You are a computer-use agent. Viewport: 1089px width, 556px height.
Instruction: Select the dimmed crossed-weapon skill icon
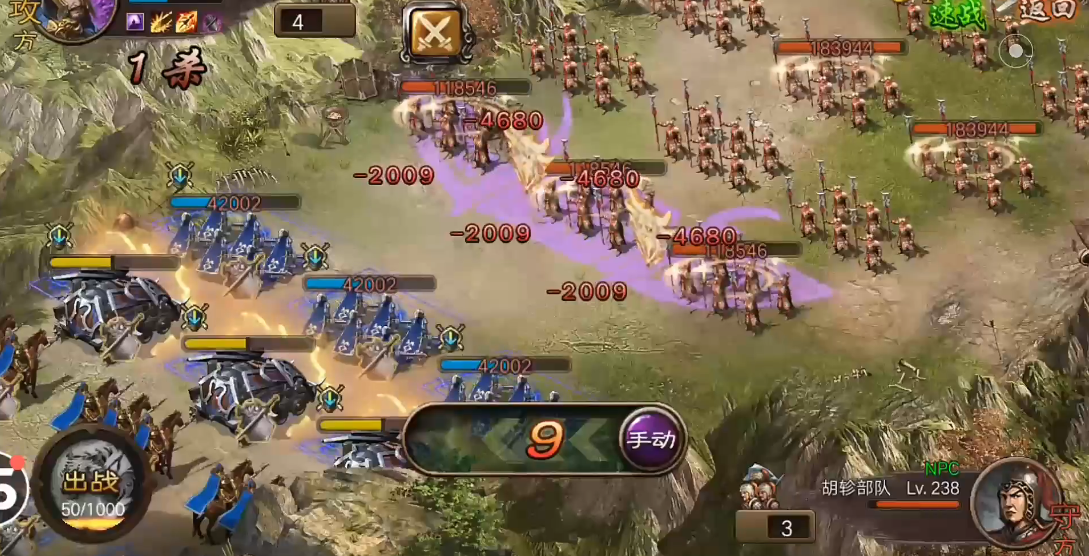click(211, 22)
